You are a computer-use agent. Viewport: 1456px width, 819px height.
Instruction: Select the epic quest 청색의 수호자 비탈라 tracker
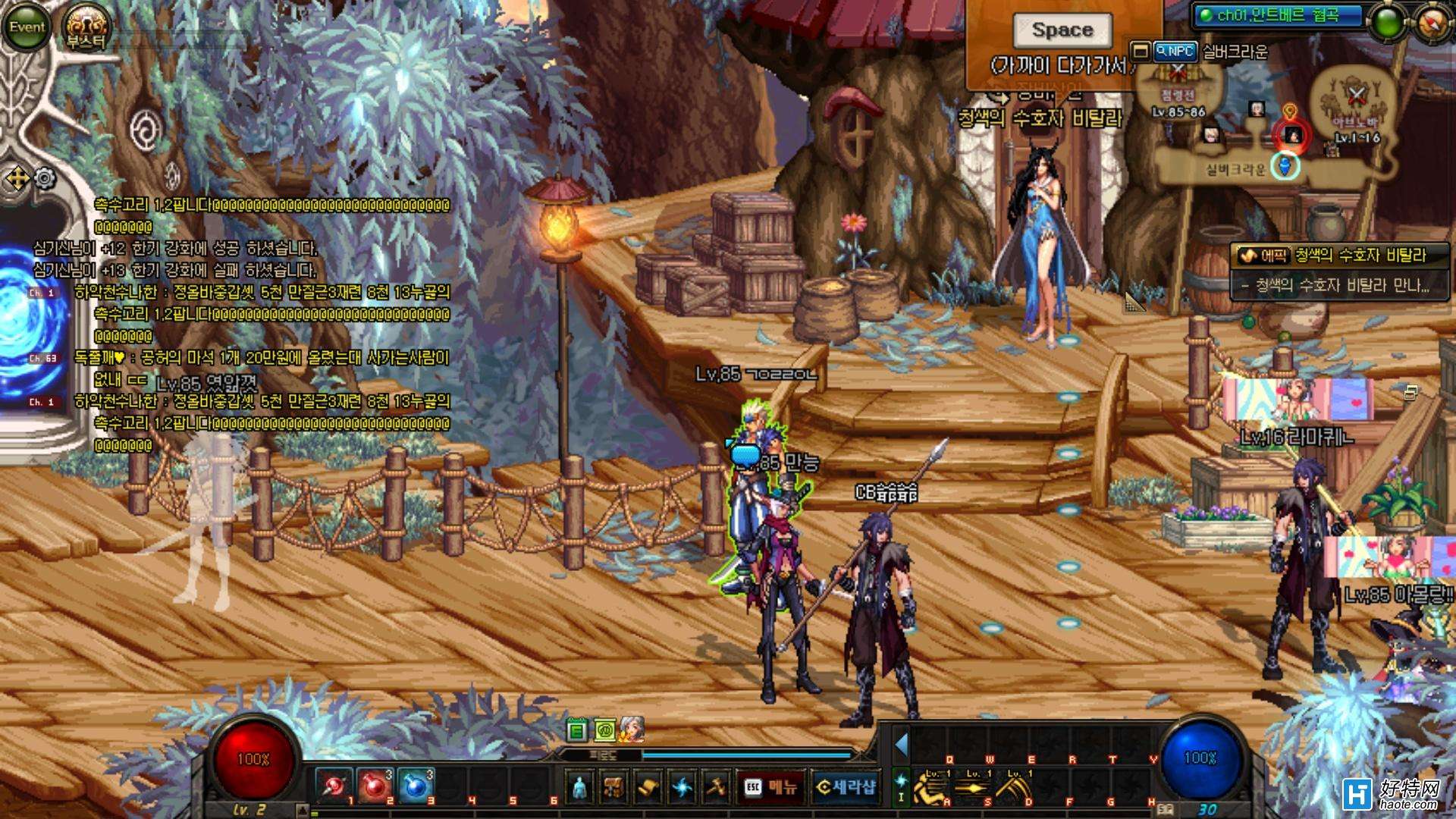1341,256
